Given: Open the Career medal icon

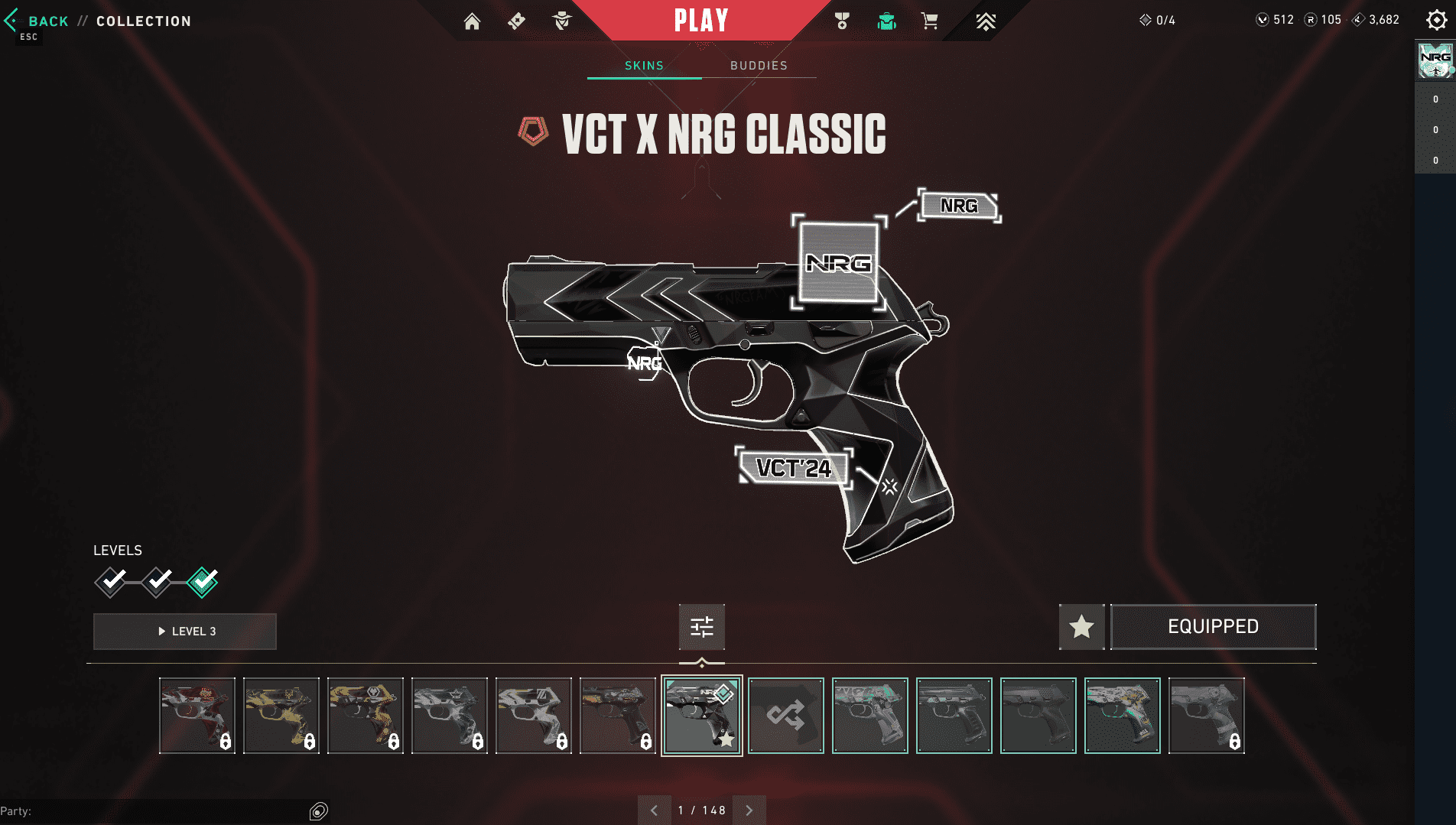Looking at the screenshot, I should click(841, 21).
